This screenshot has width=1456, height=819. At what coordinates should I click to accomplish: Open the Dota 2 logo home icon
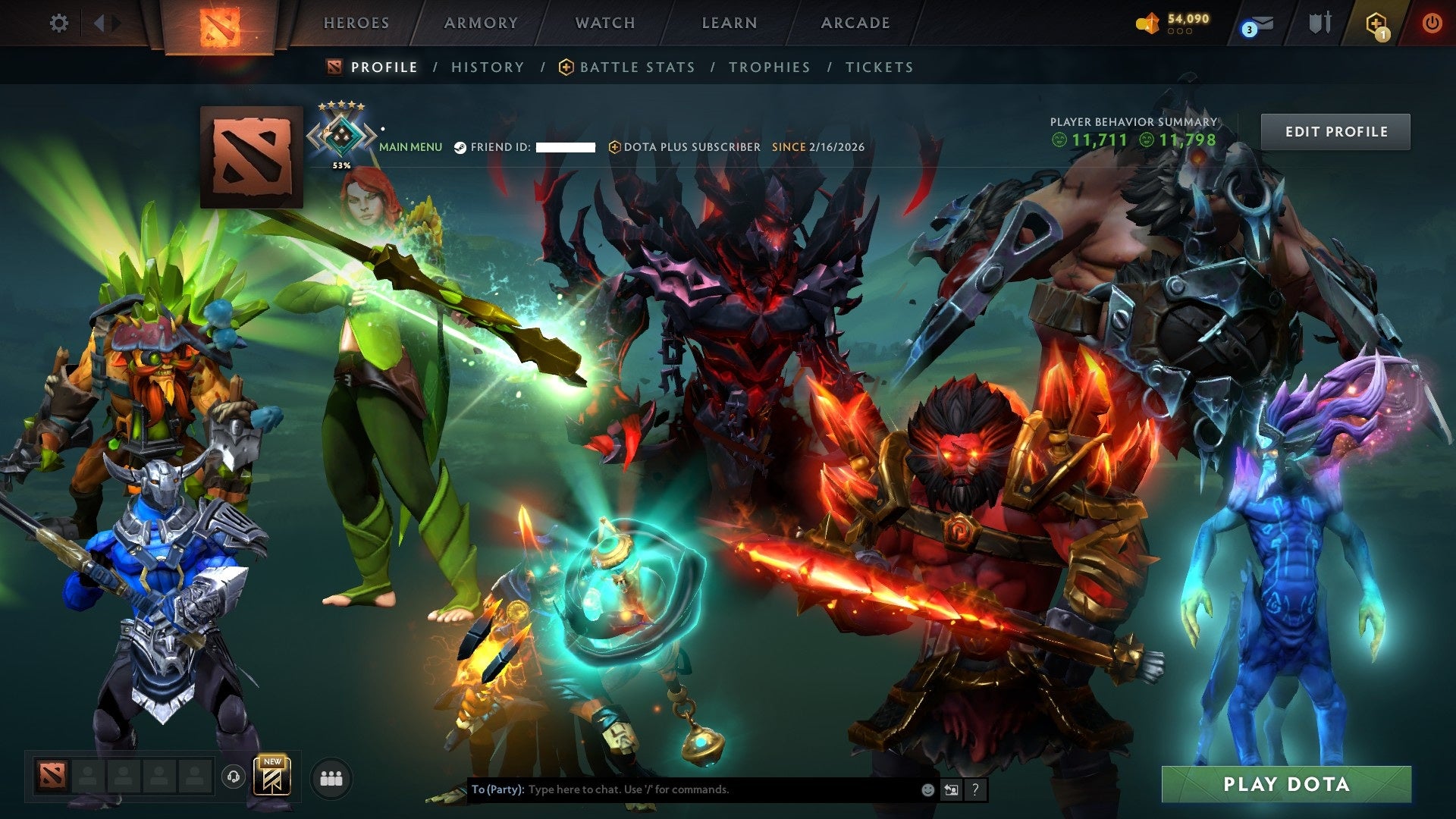tap(219, 23)
